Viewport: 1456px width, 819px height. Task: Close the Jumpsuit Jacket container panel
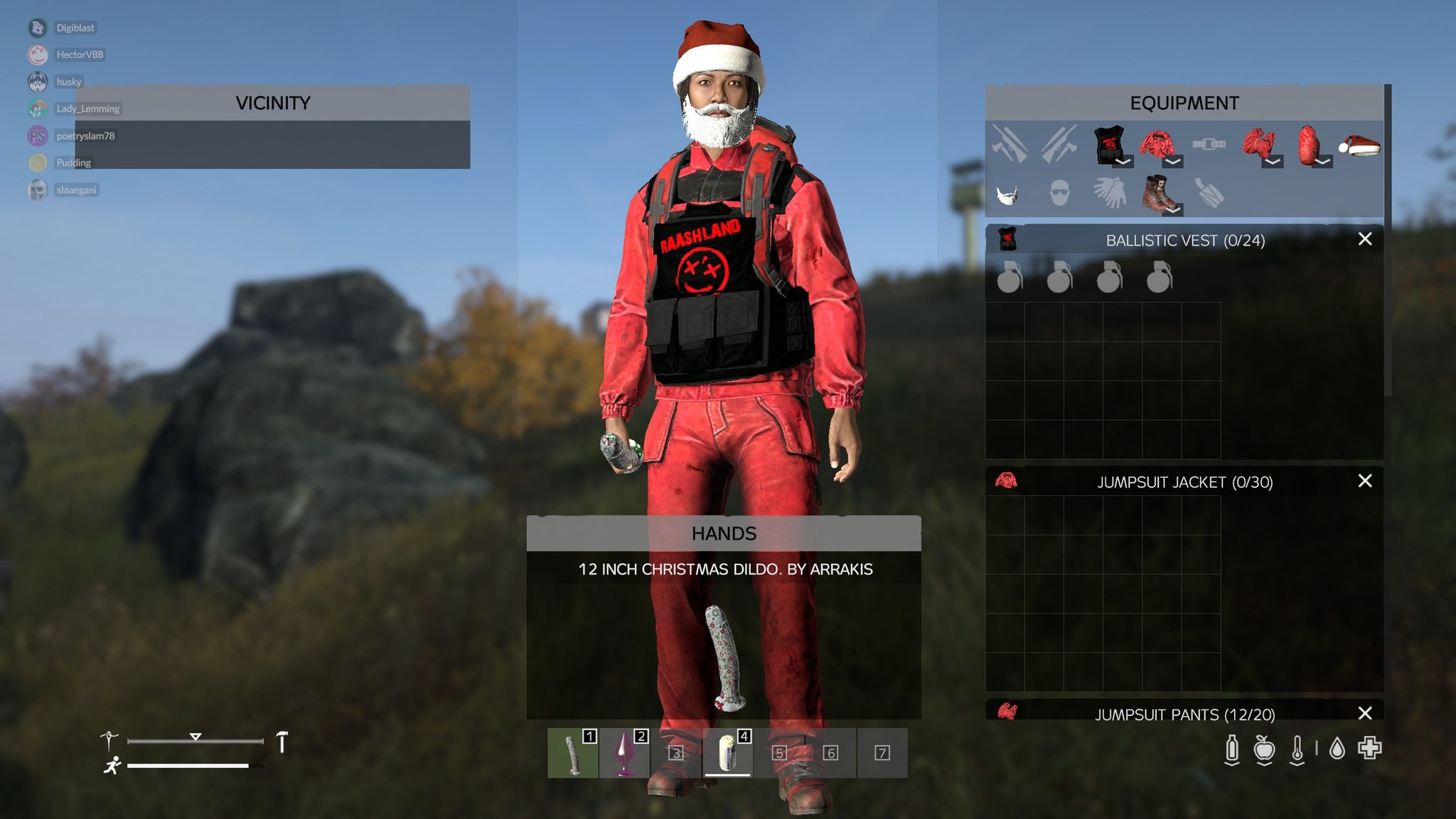point(1364,481)
